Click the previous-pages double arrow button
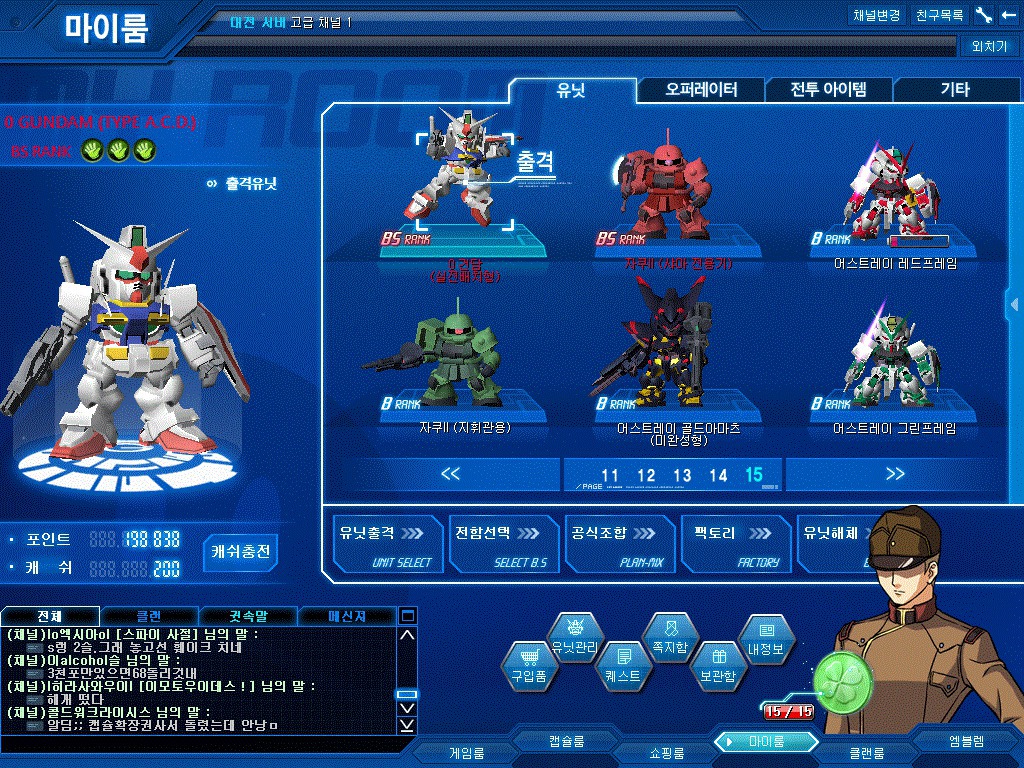Image resolution: width=1024 pixels, height=768 pixels. (x=450, y=475)
